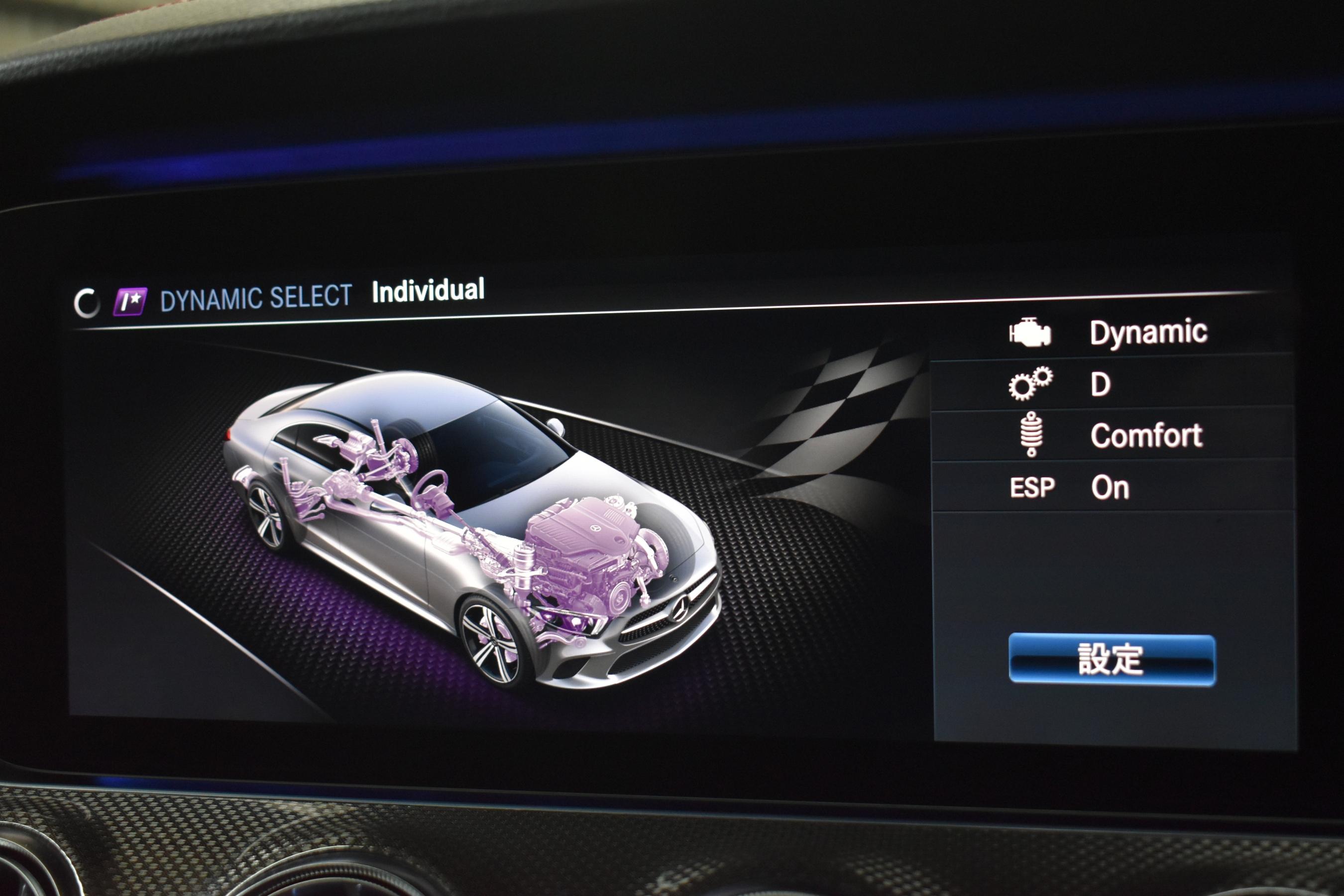Choose the transmission D setting row

[x=1112, y=384]
